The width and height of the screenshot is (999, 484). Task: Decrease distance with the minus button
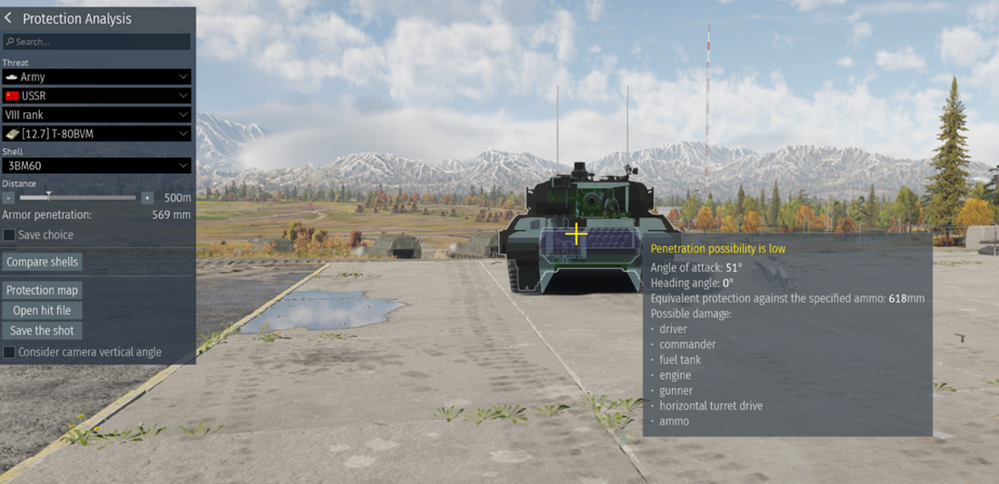(8, 198)
